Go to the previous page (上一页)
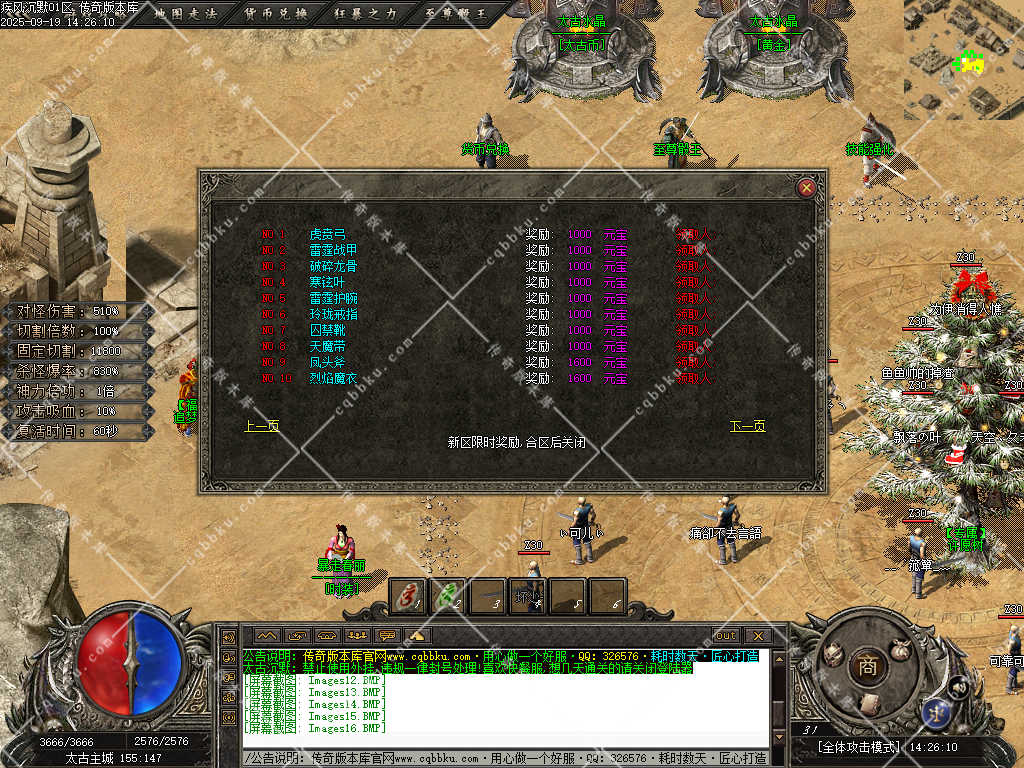This screenshot has height=768, width=1024. pyautogui.click(x=261, y=426)
